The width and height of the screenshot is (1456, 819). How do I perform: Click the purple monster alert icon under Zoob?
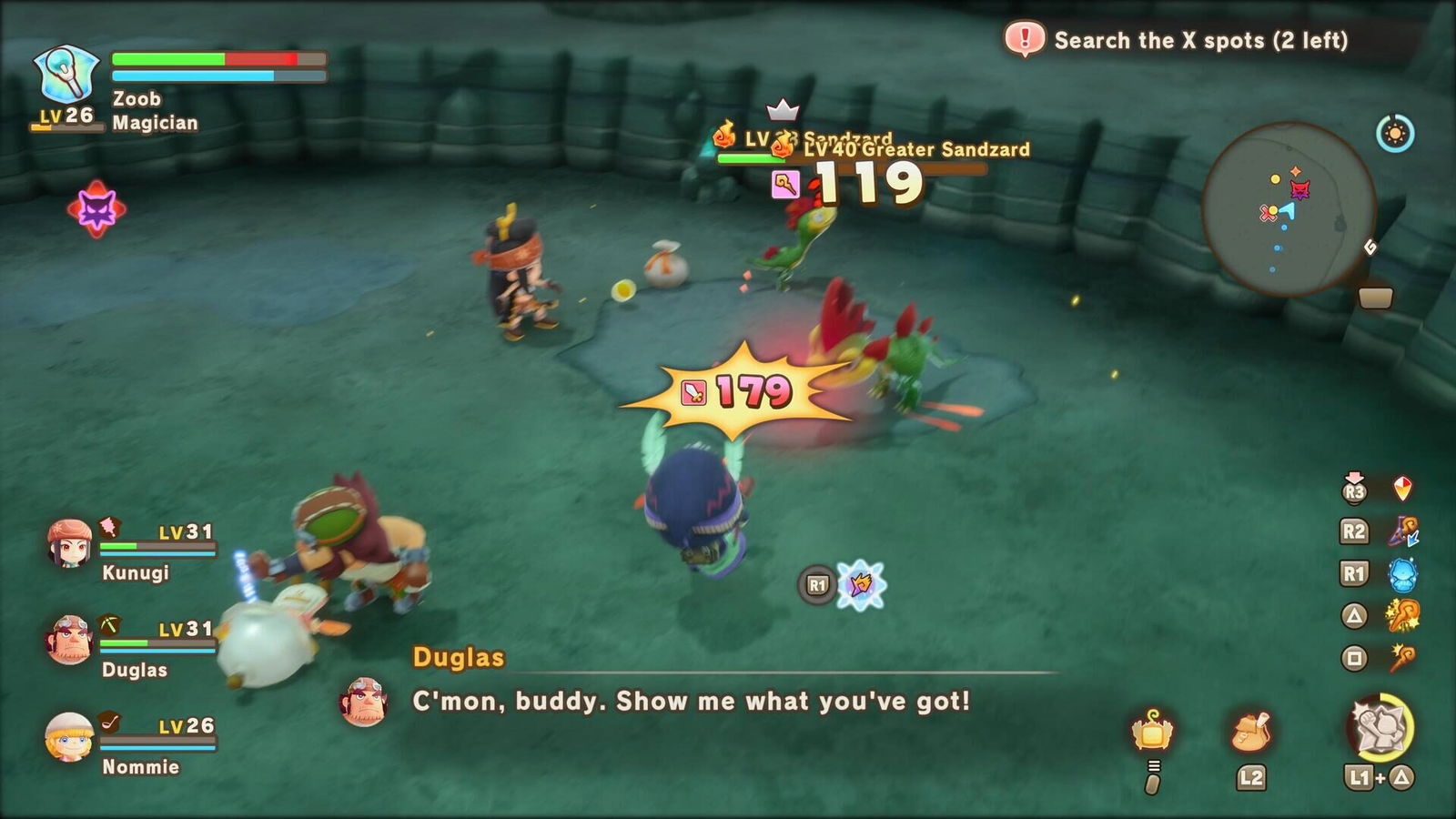coord(96,209)
